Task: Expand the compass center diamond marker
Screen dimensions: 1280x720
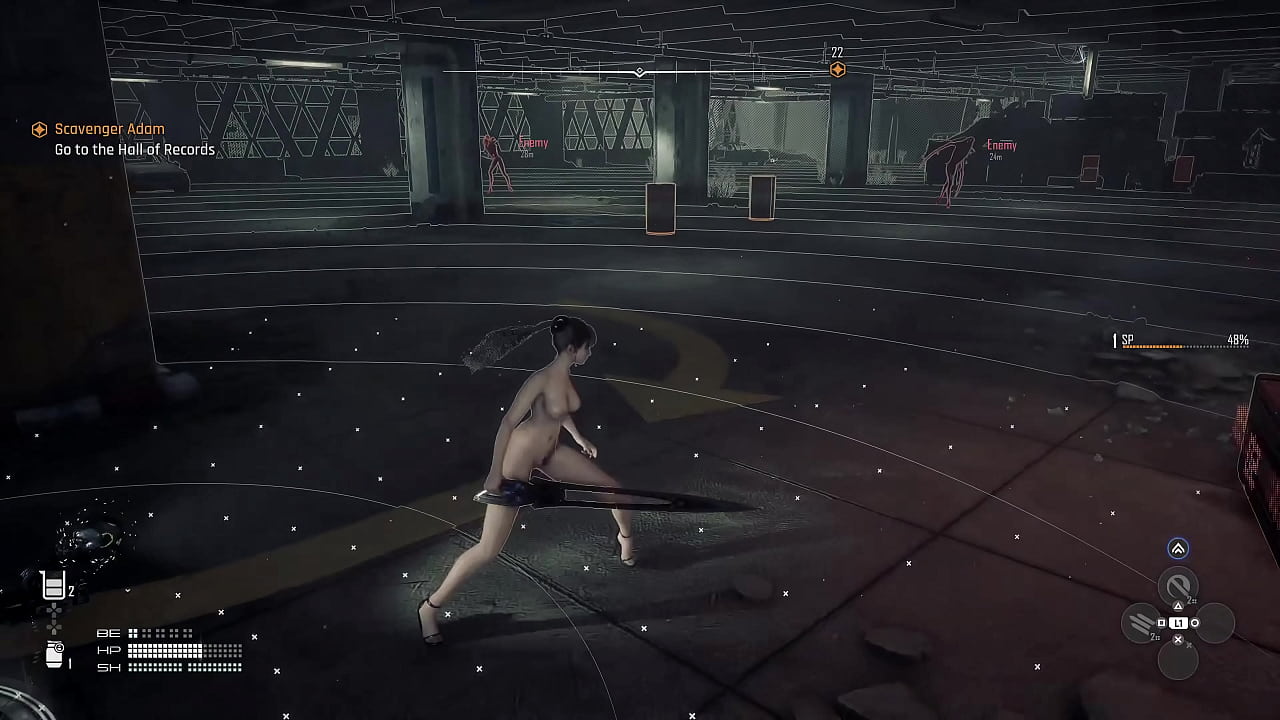Action: click(639, 71)
